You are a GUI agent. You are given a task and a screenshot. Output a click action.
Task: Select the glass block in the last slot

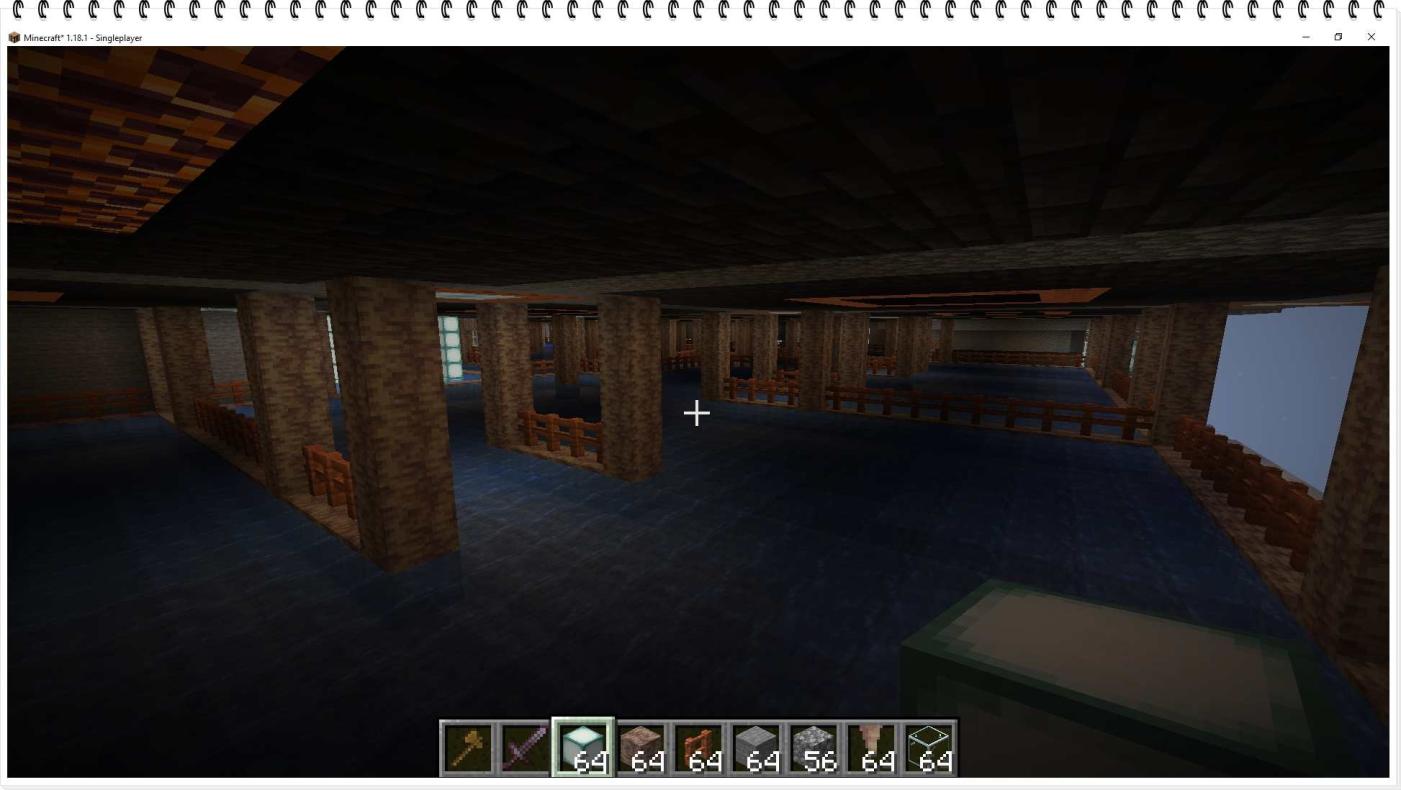pos(932,740)
